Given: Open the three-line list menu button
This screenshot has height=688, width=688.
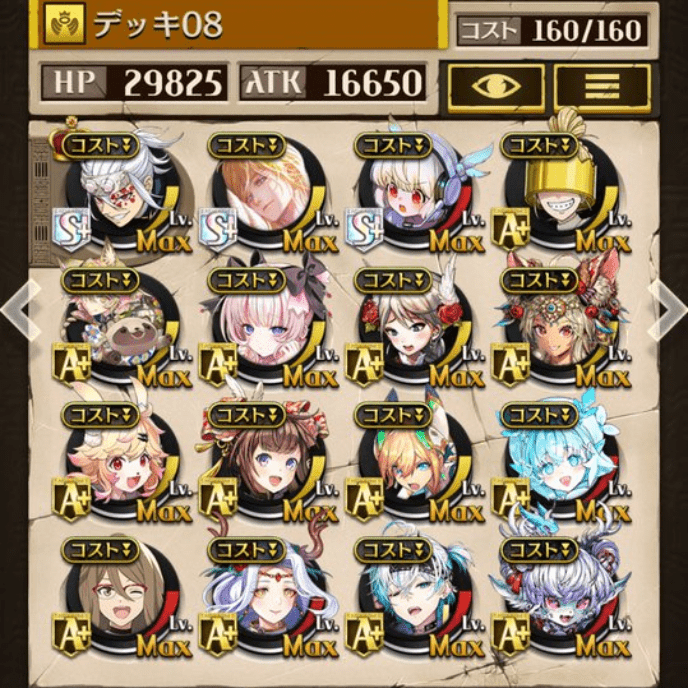Looking at the screenshot, I should click(x=602, y=87).
